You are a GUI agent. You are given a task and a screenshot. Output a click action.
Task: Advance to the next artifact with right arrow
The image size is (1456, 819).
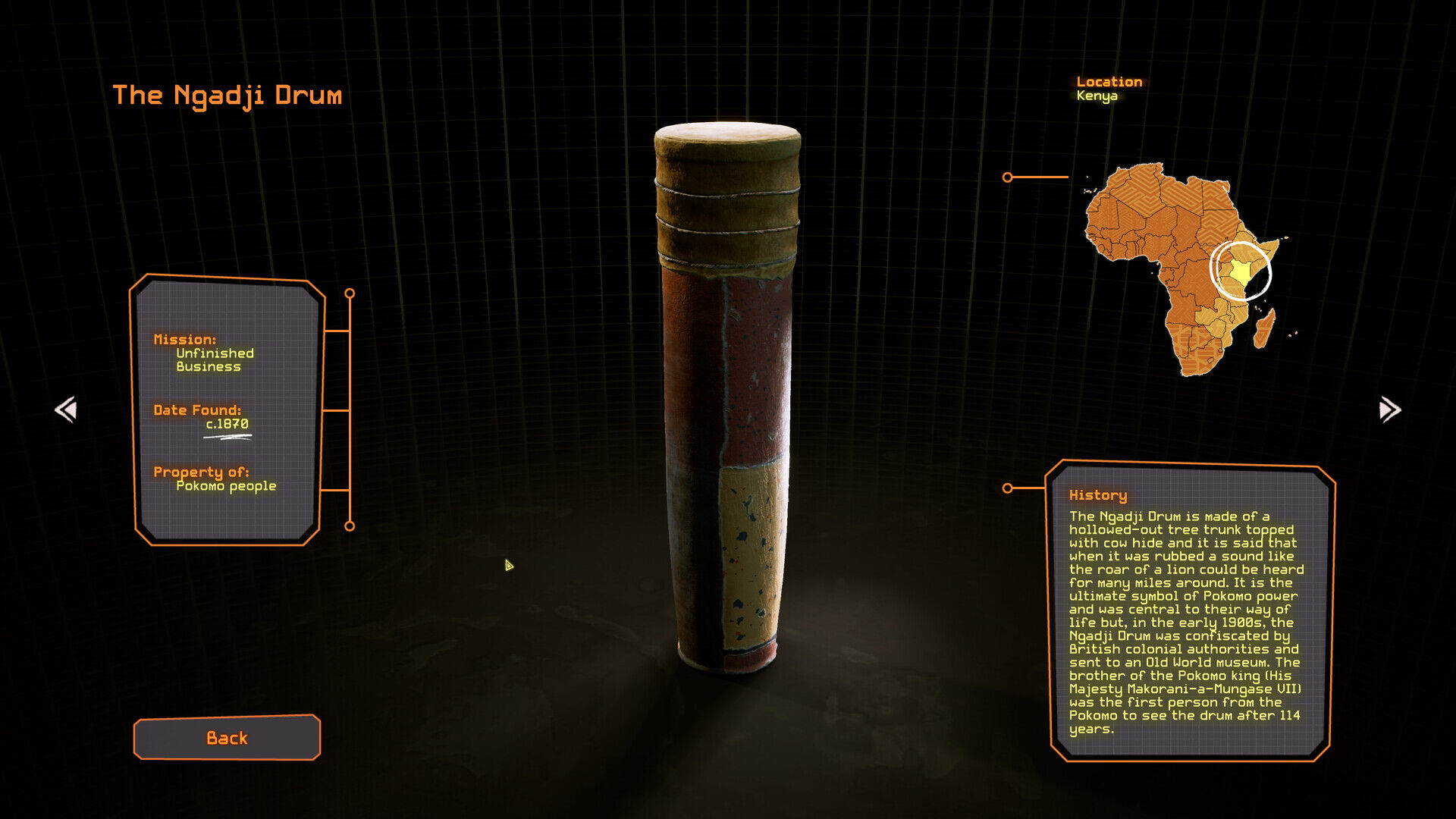[1389, 409]
